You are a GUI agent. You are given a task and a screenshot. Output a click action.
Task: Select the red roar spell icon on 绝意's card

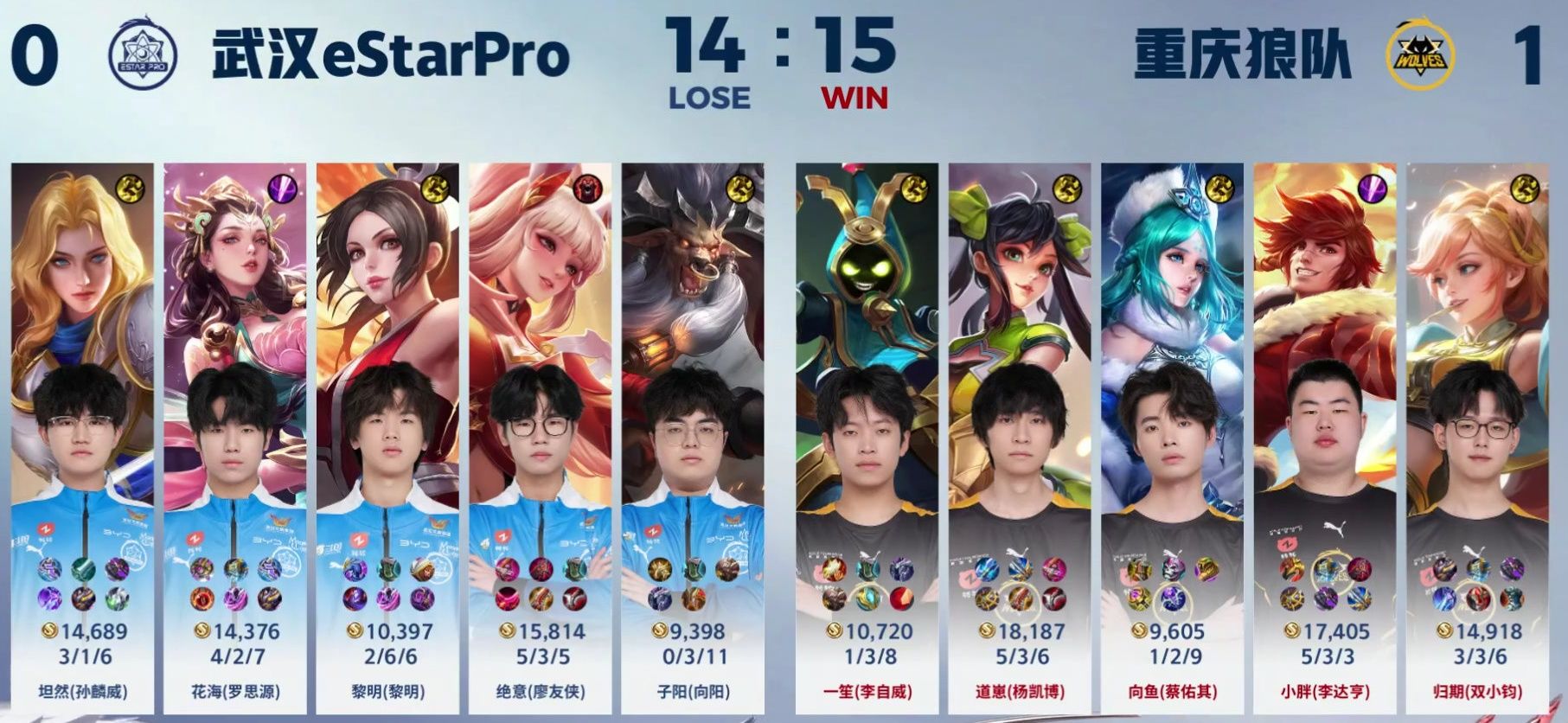point(588,190)
